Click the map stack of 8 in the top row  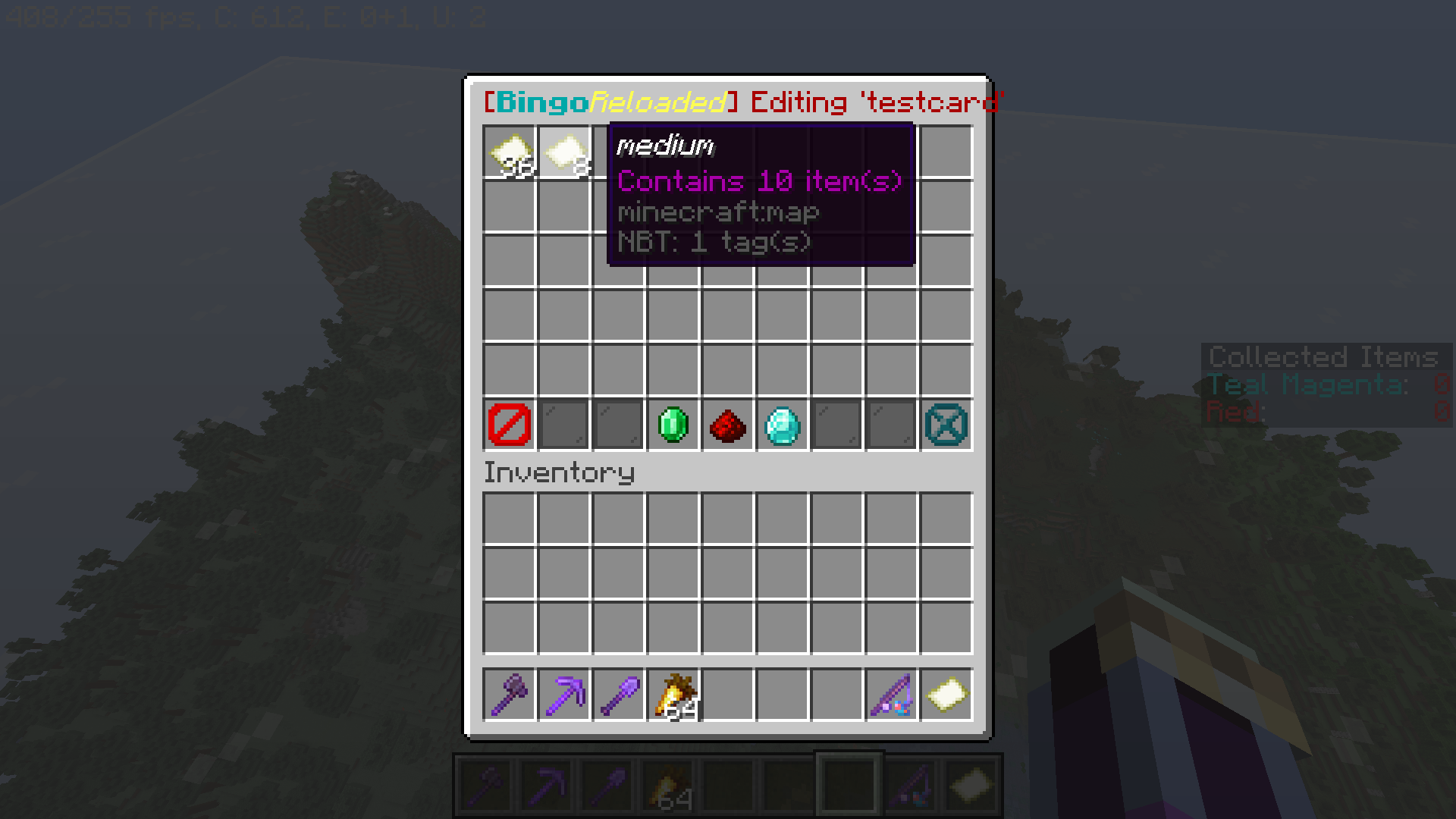pos(563,154)
